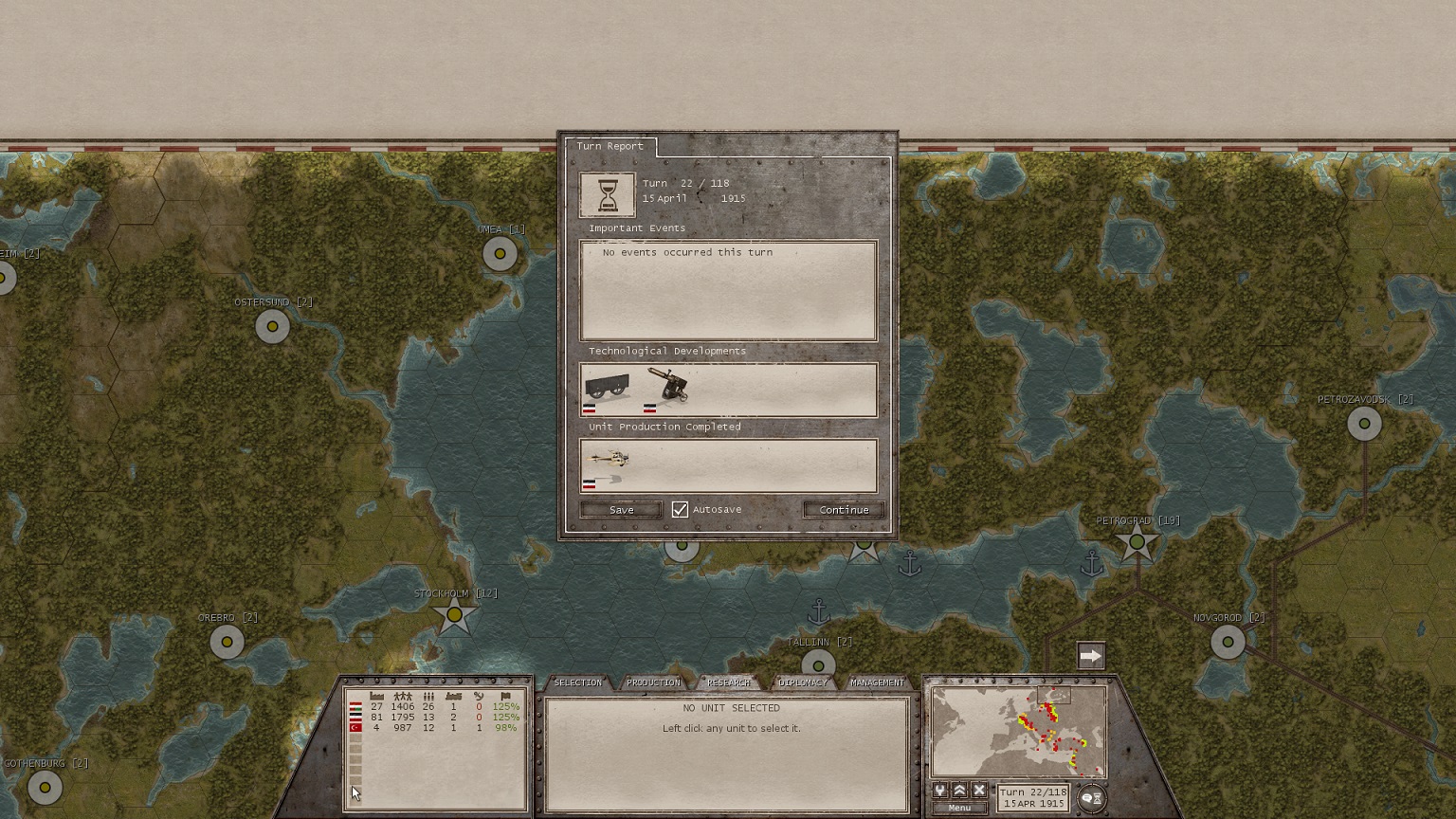Screen dimensions: 1456x819
Task: Switch to the Selection tab
Action: click(577, 682)
